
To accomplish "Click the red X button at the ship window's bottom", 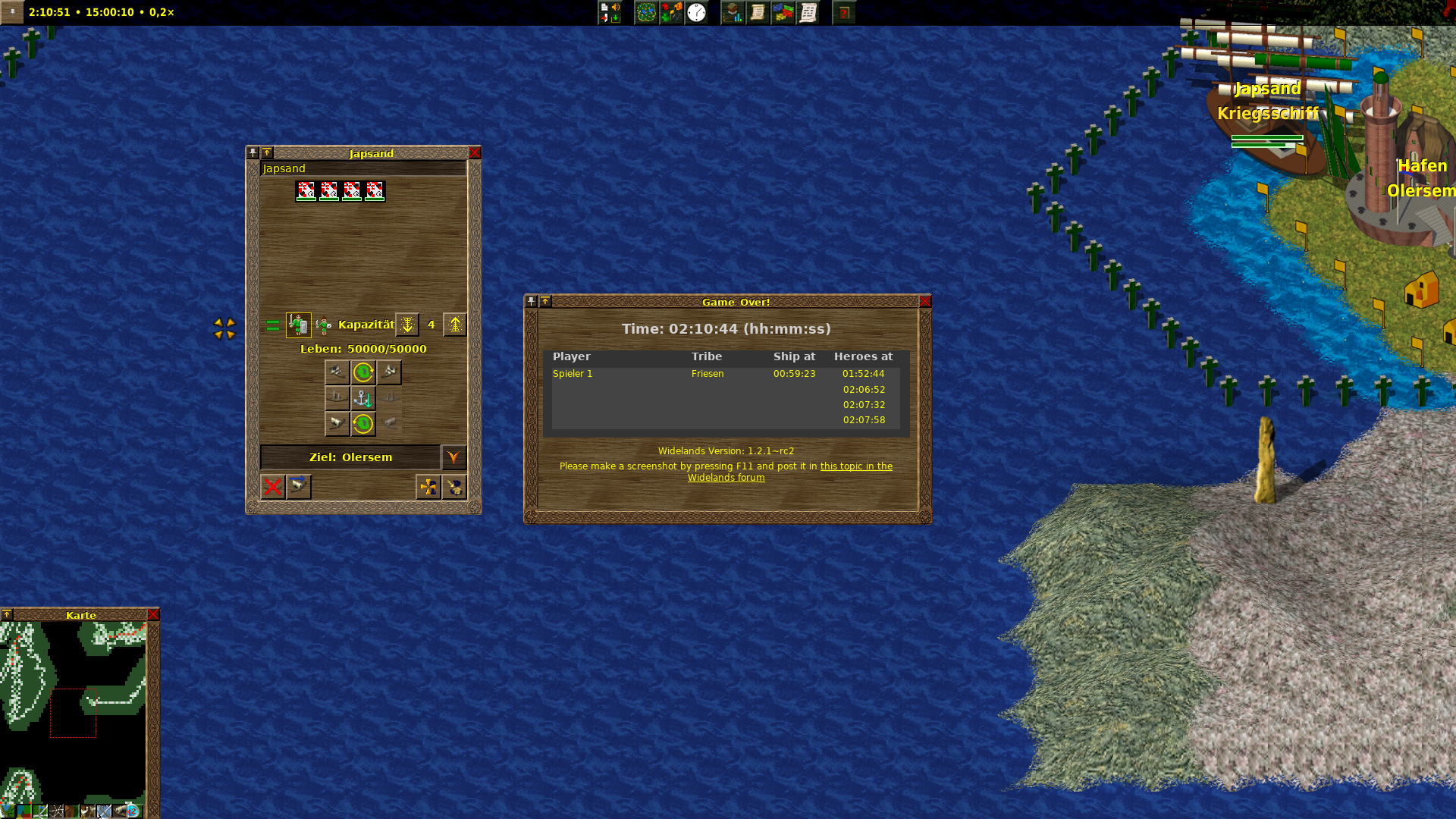I will pyautogui.click(x=273, y=487).
